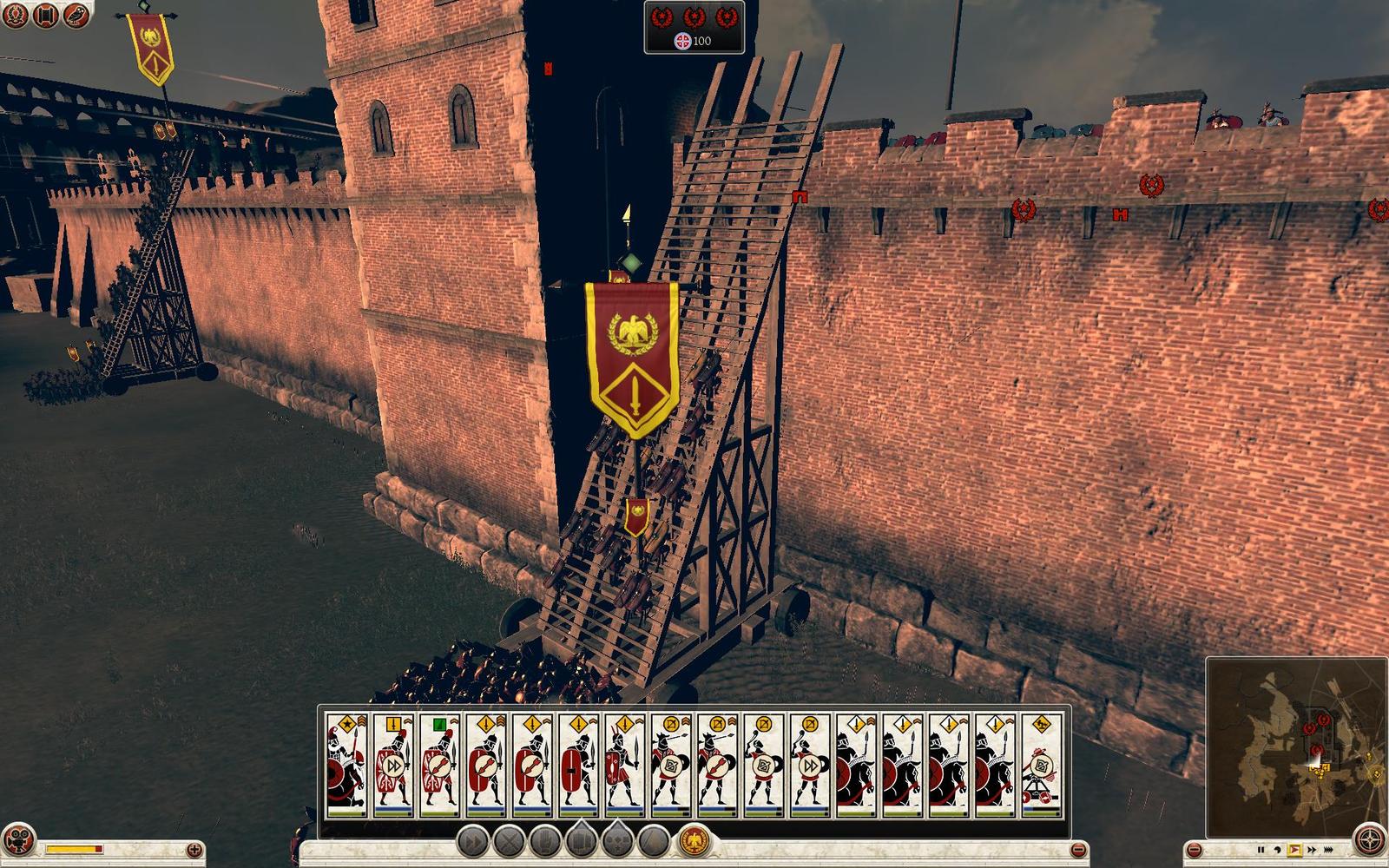1389x868 pixels.
Task: Click the halt hand icon to stop units
Action: [x=544, y=842]
